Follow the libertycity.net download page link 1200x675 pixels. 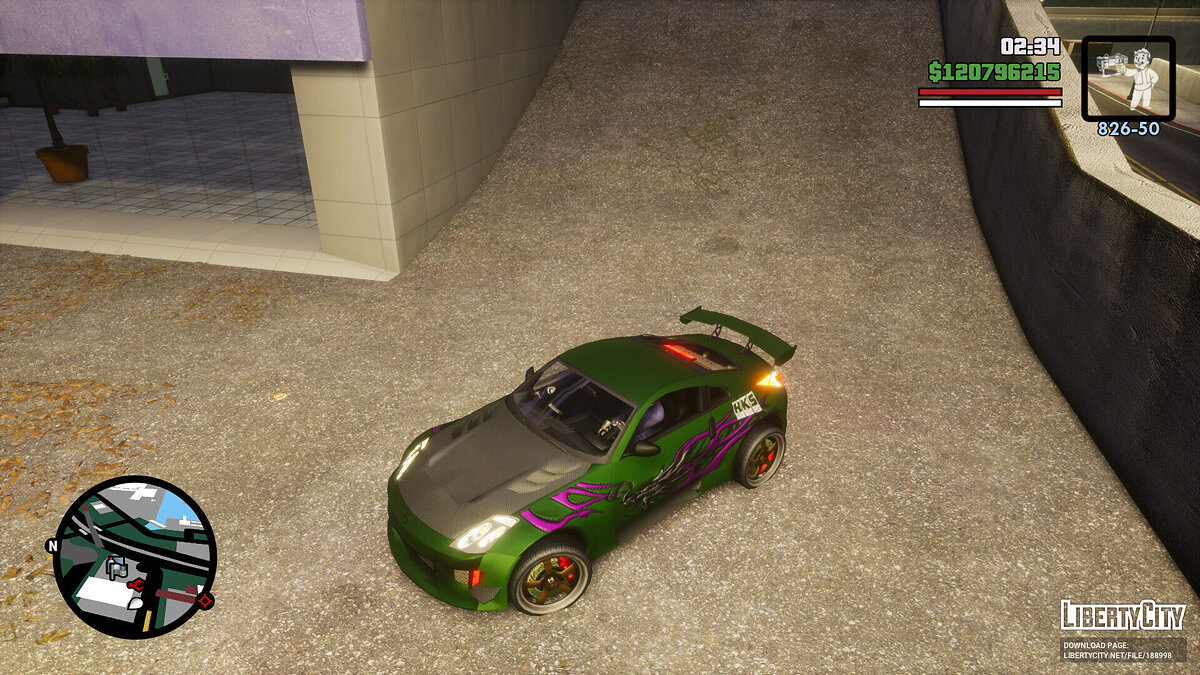coord(1123,650)
